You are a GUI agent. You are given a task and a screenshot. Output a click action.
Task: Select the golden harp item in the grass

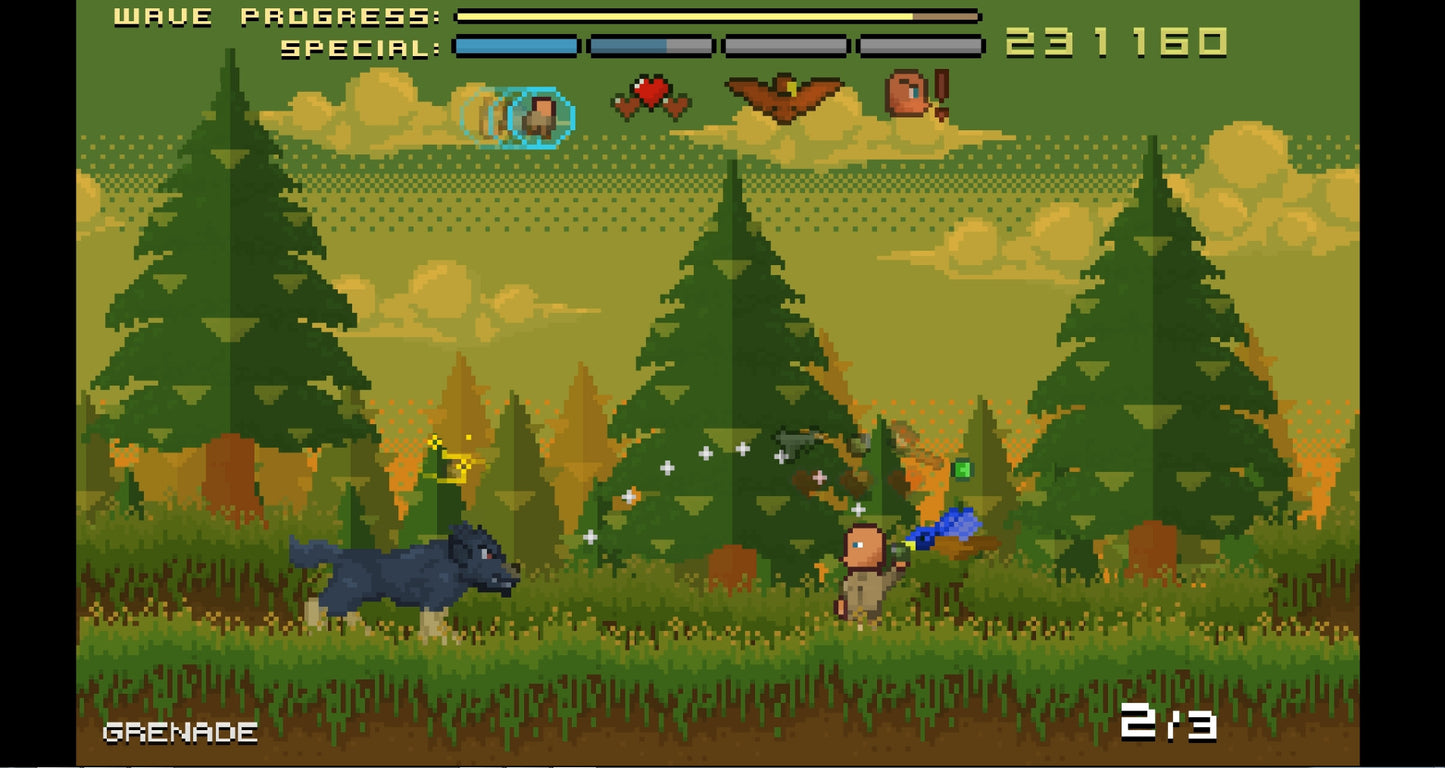coord(455,460)
